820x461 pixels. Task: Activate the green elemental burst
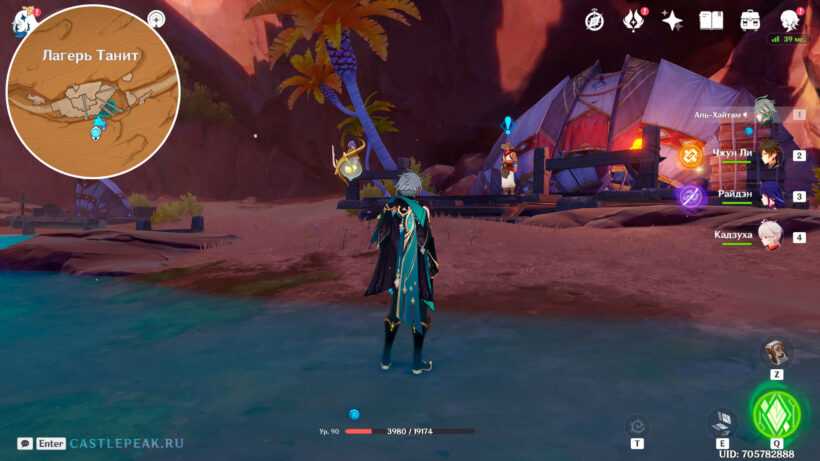(x=776, y=413)
